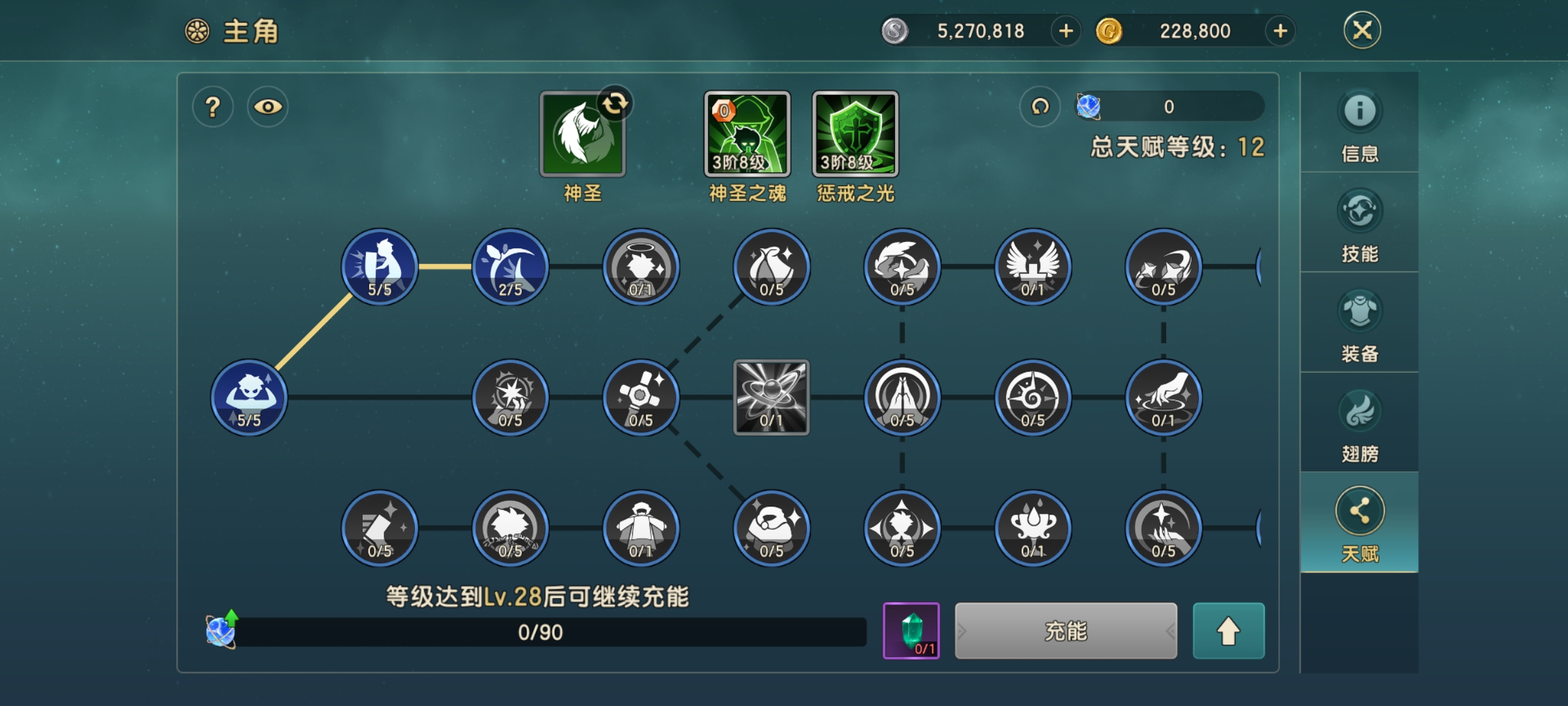Click the winged cross talent node 0/1
1568x706 pixels.
1032,267
